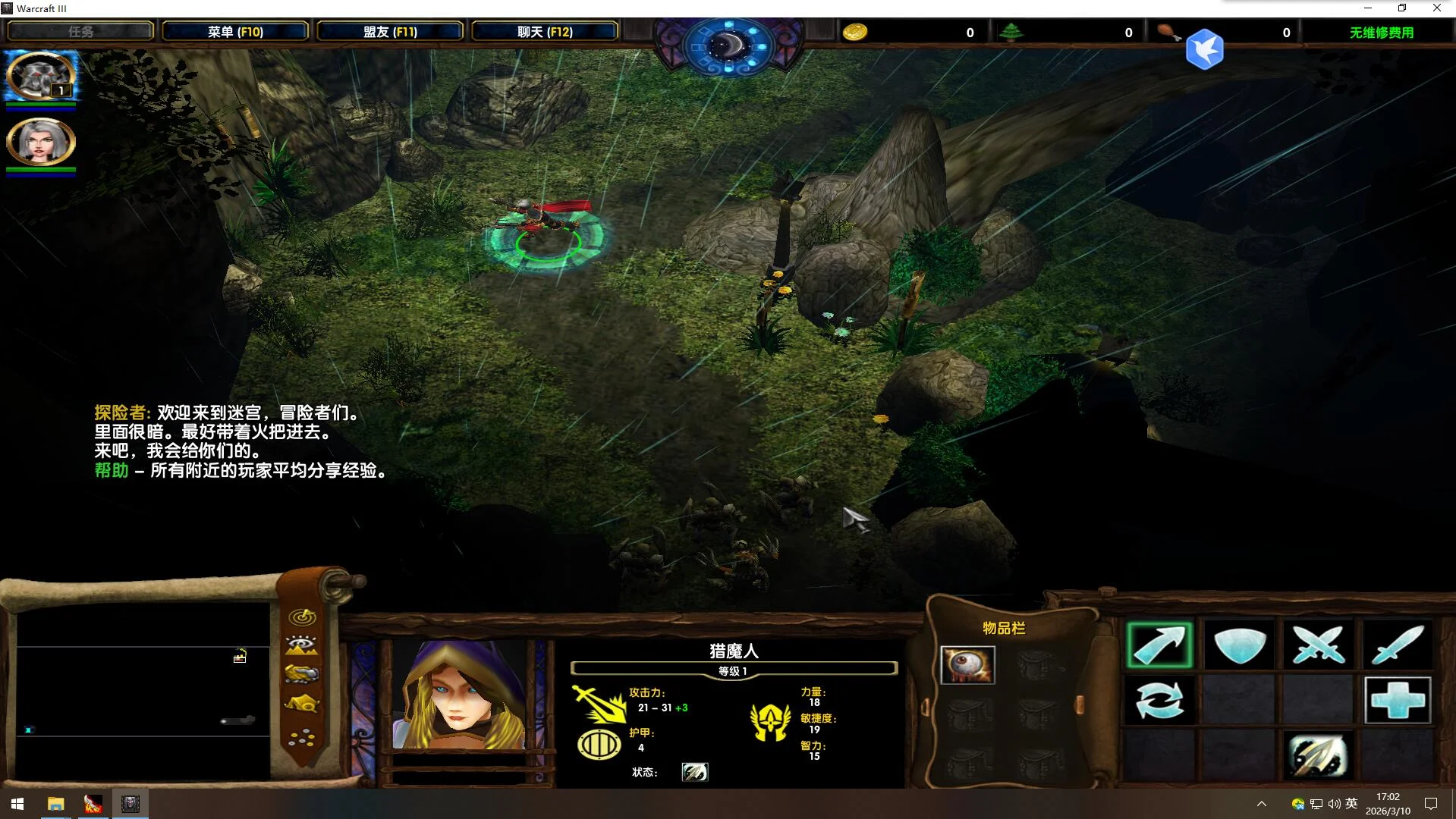Toggle the formation movement button

coord(302,736)
